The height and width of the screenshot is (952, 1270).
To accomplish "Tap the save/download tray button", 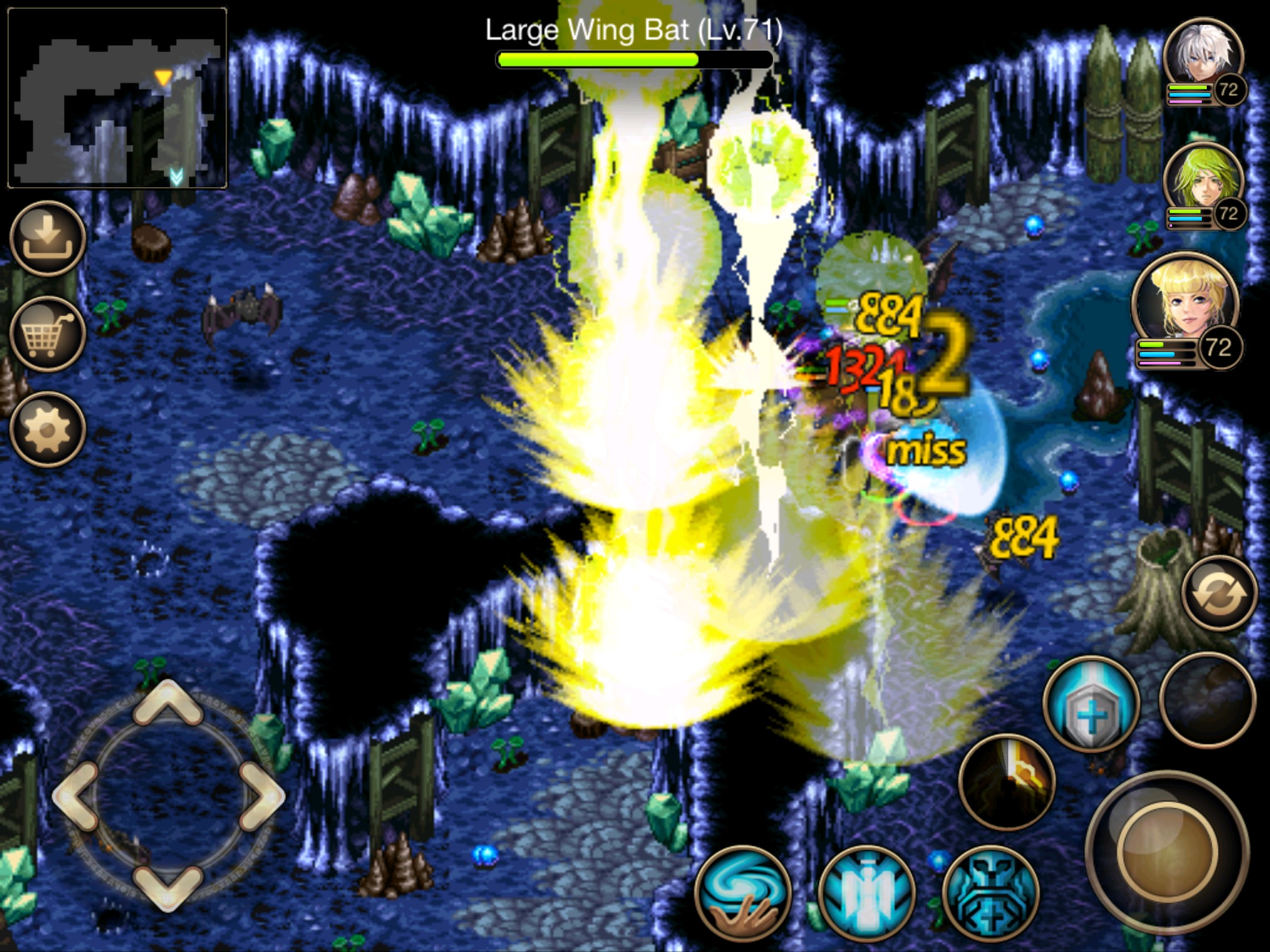I will (x=48, y=239).
